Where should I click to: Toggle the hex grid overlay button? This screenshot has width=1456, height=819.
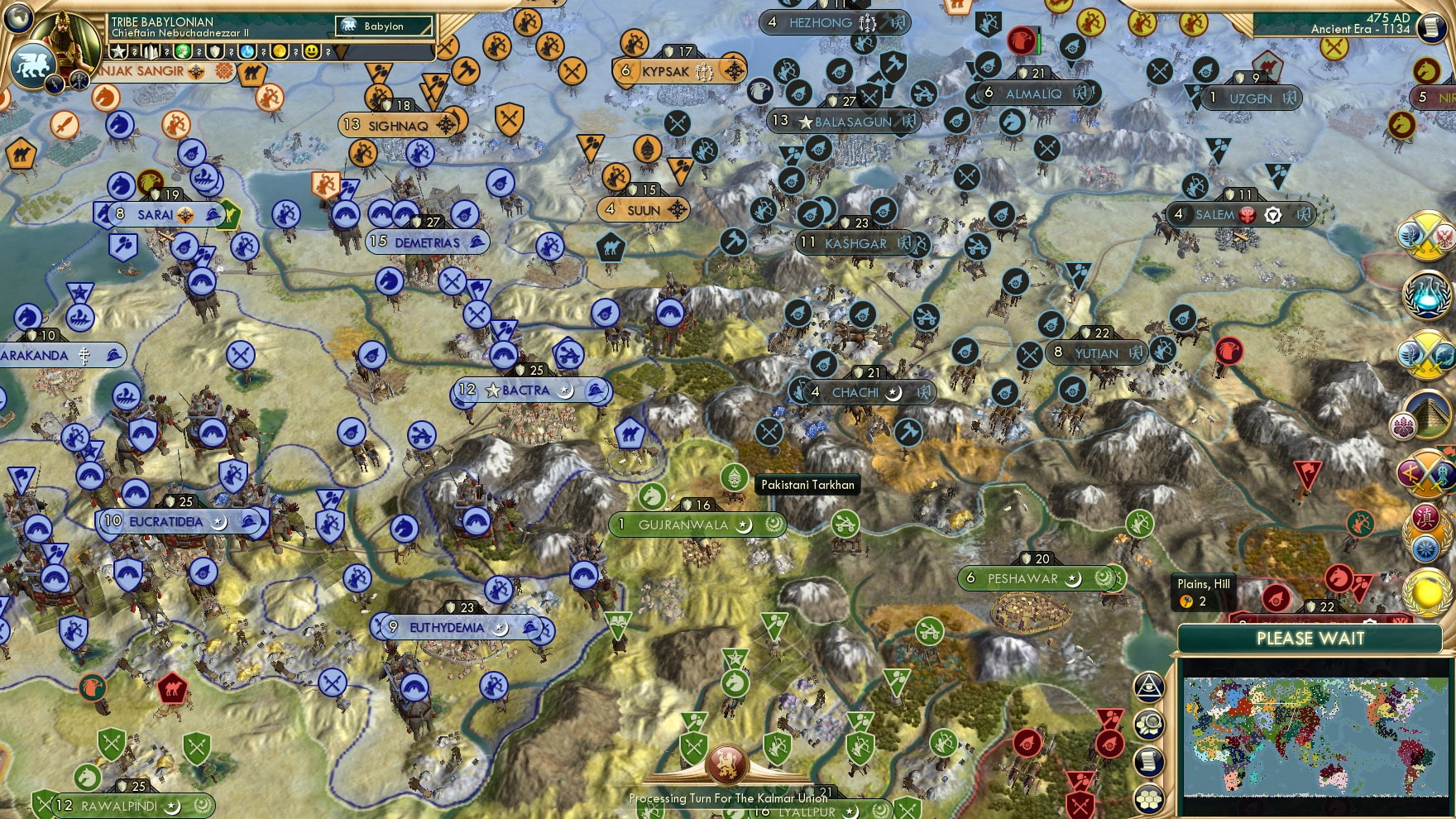tap(1148, 797)
